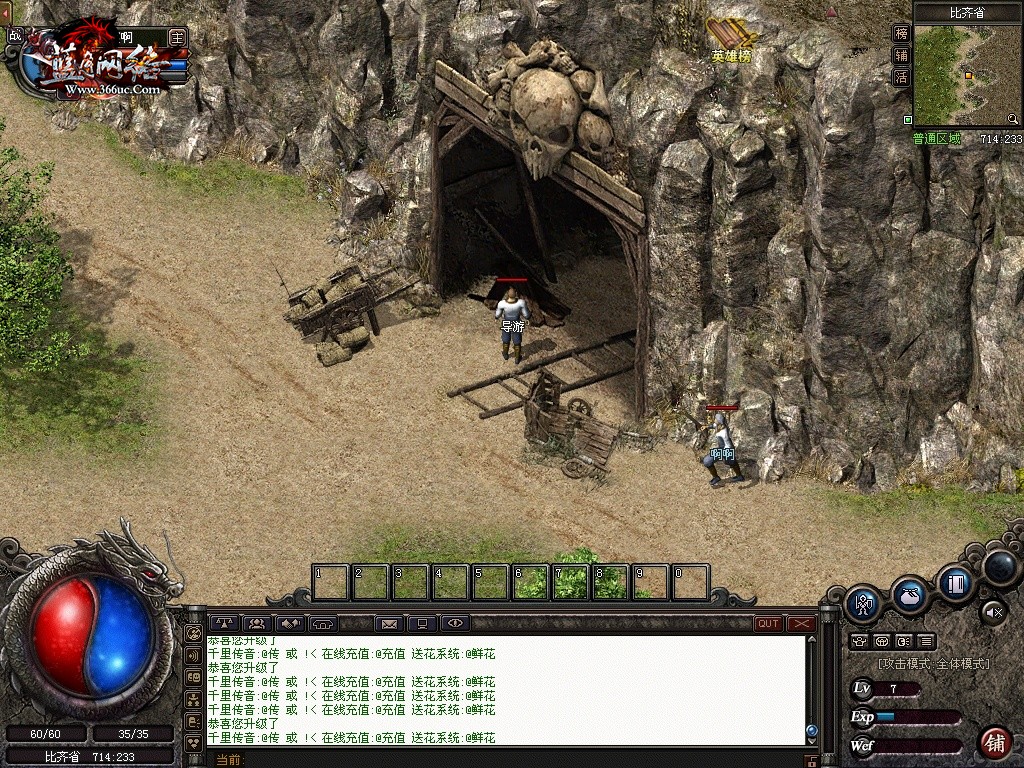
Task: Toggle the muted sound speaker button
Action: pyautogui.click(x=992, y=610)
